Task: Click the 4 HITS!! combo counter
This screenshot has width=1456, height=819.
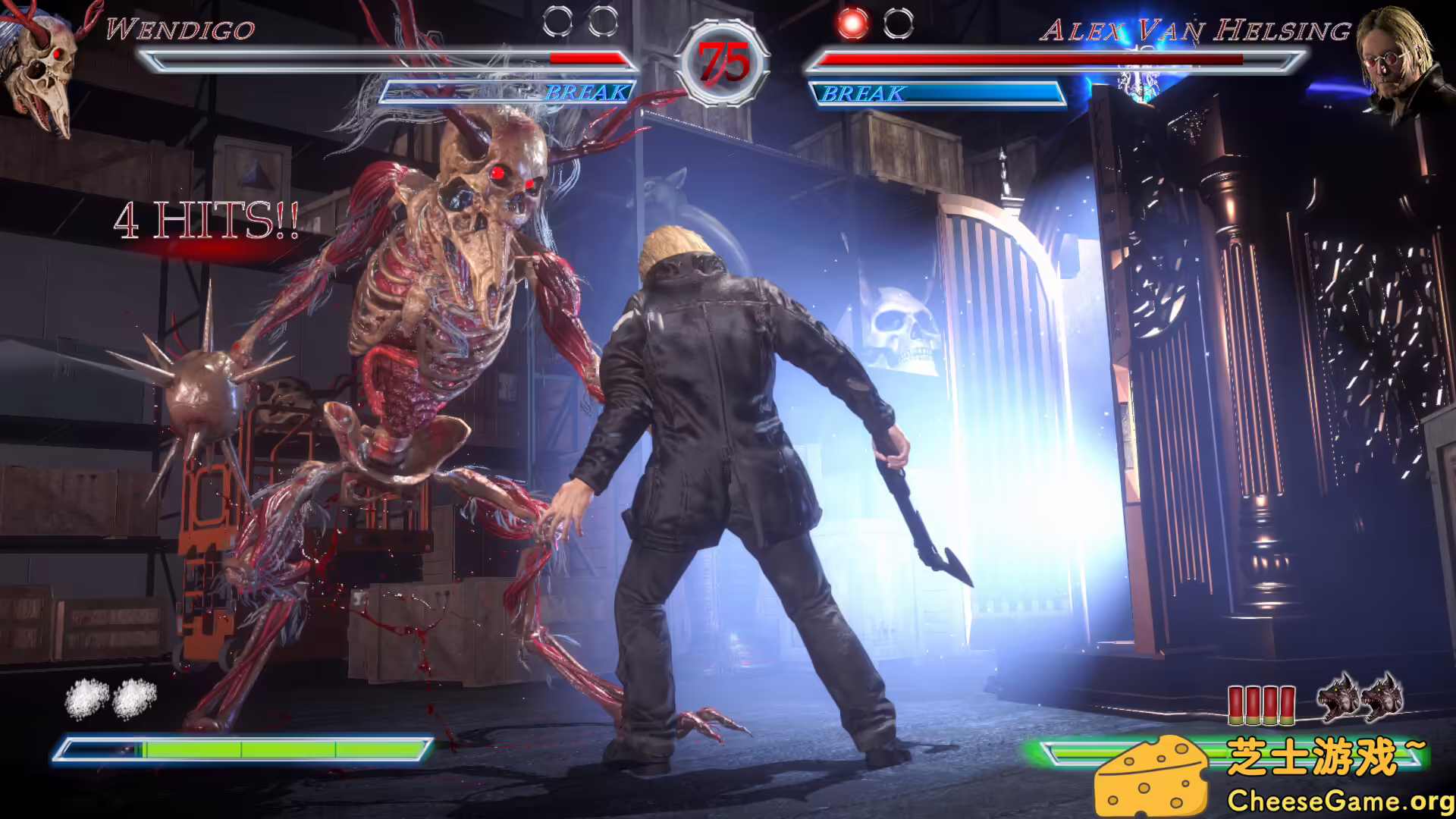Action: click(x=205, y=220)
